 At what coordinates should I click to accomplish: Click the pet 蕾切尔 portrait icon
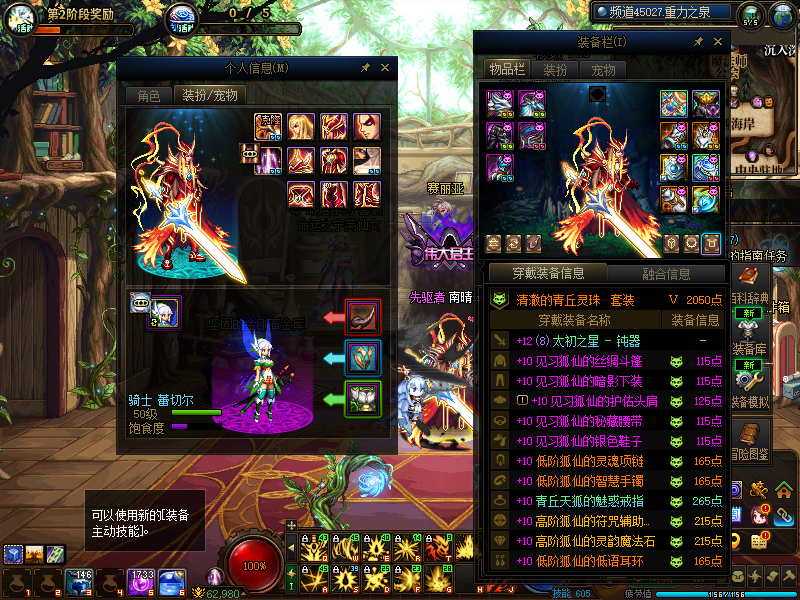165,312
